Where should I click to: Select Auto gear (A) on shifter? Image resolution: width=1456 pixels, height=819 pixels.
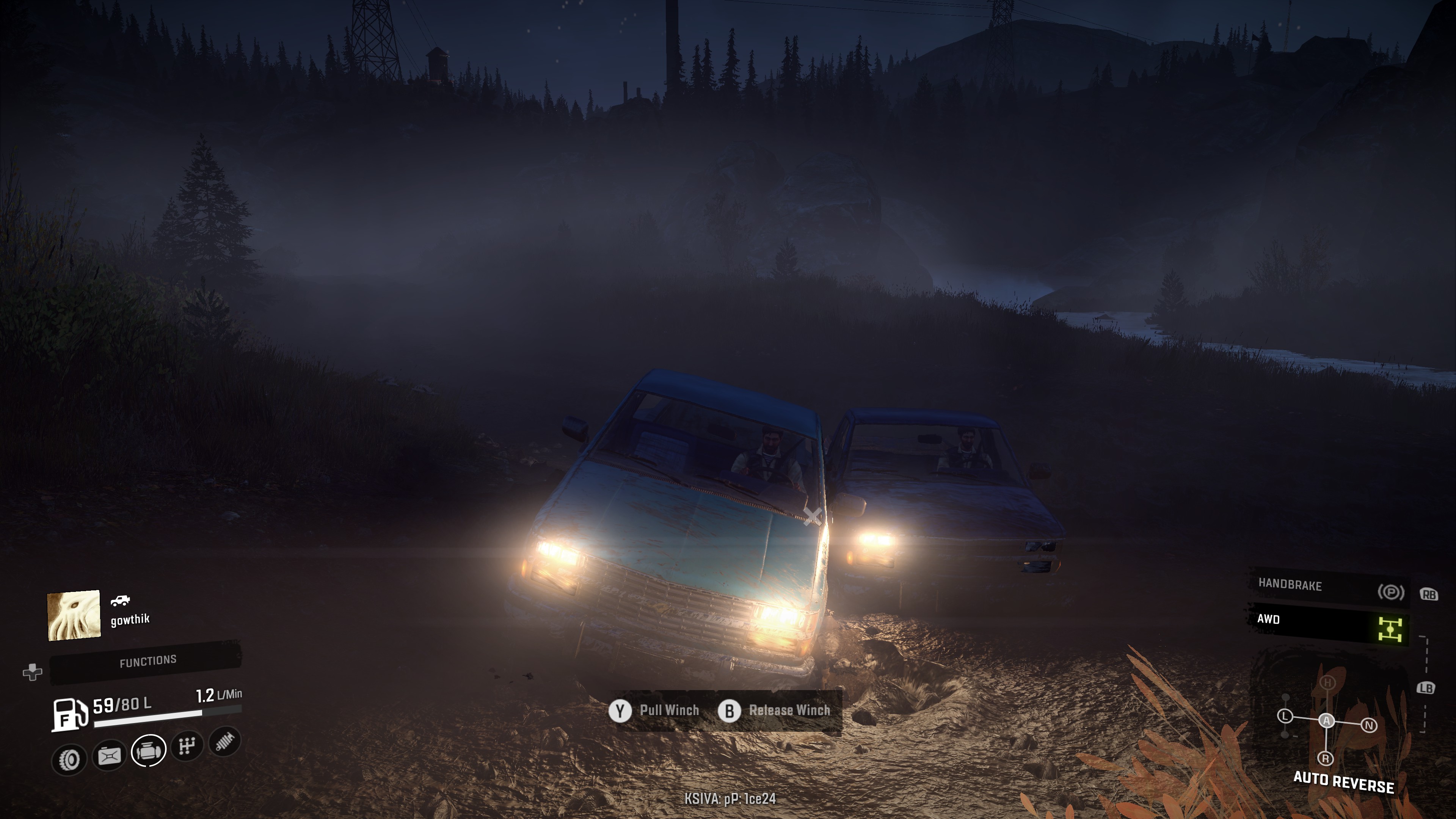click(1327, 721)
